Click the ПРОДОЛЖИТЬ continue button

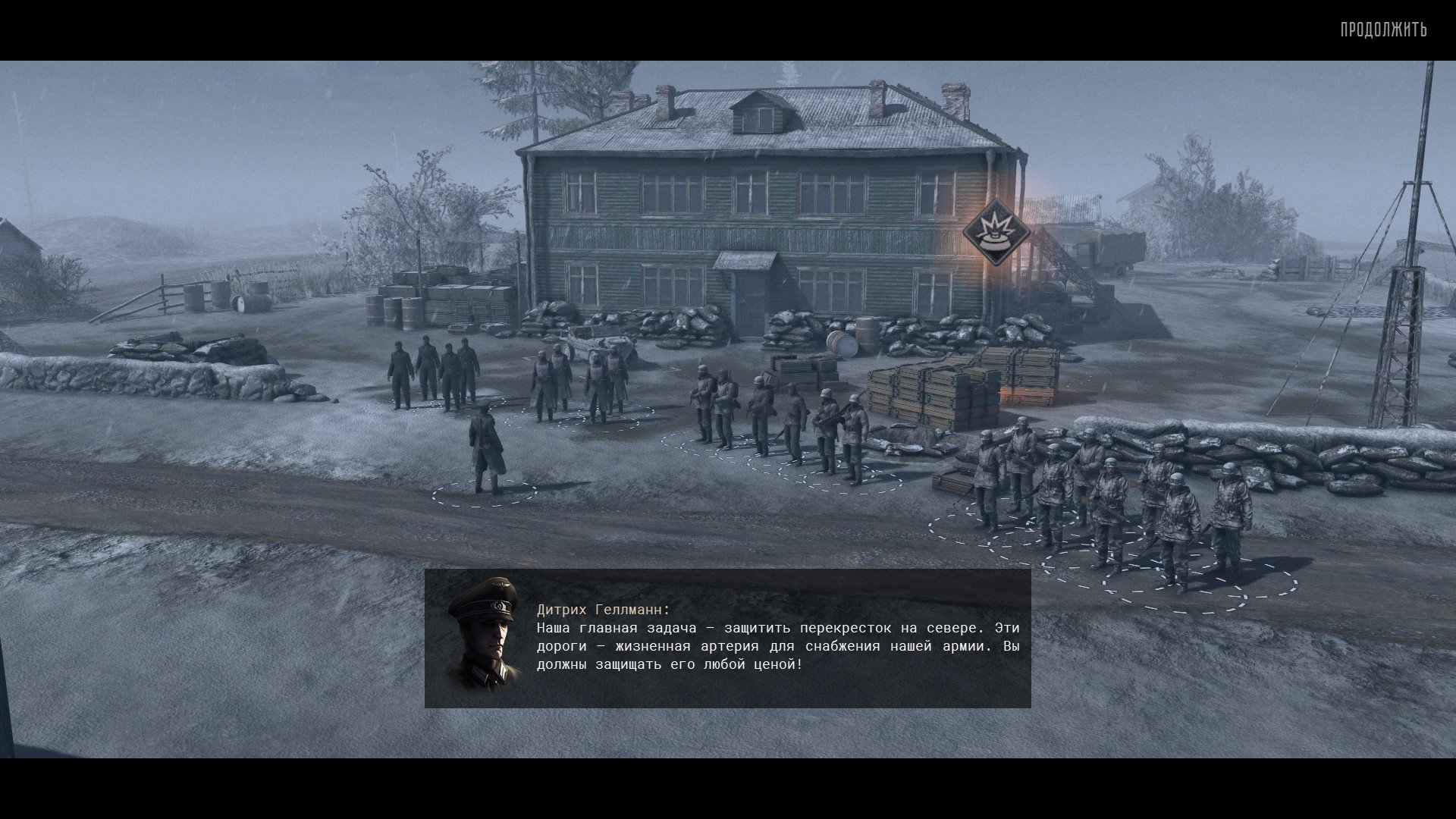[x=1383, y=30]
